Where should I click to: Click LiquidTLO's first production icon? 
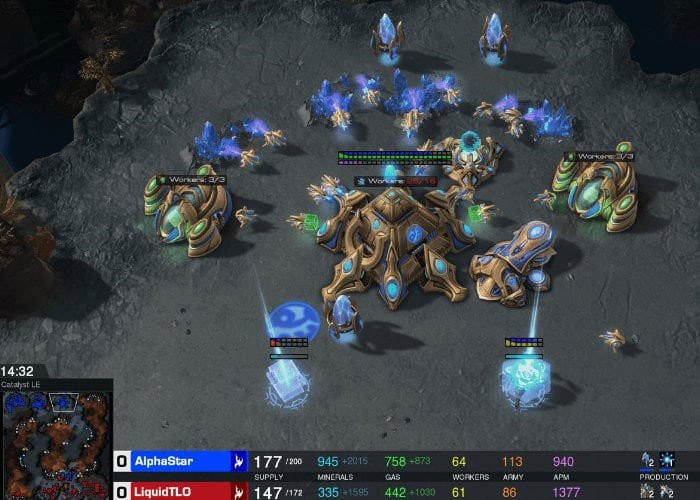[x=647, y=491]
